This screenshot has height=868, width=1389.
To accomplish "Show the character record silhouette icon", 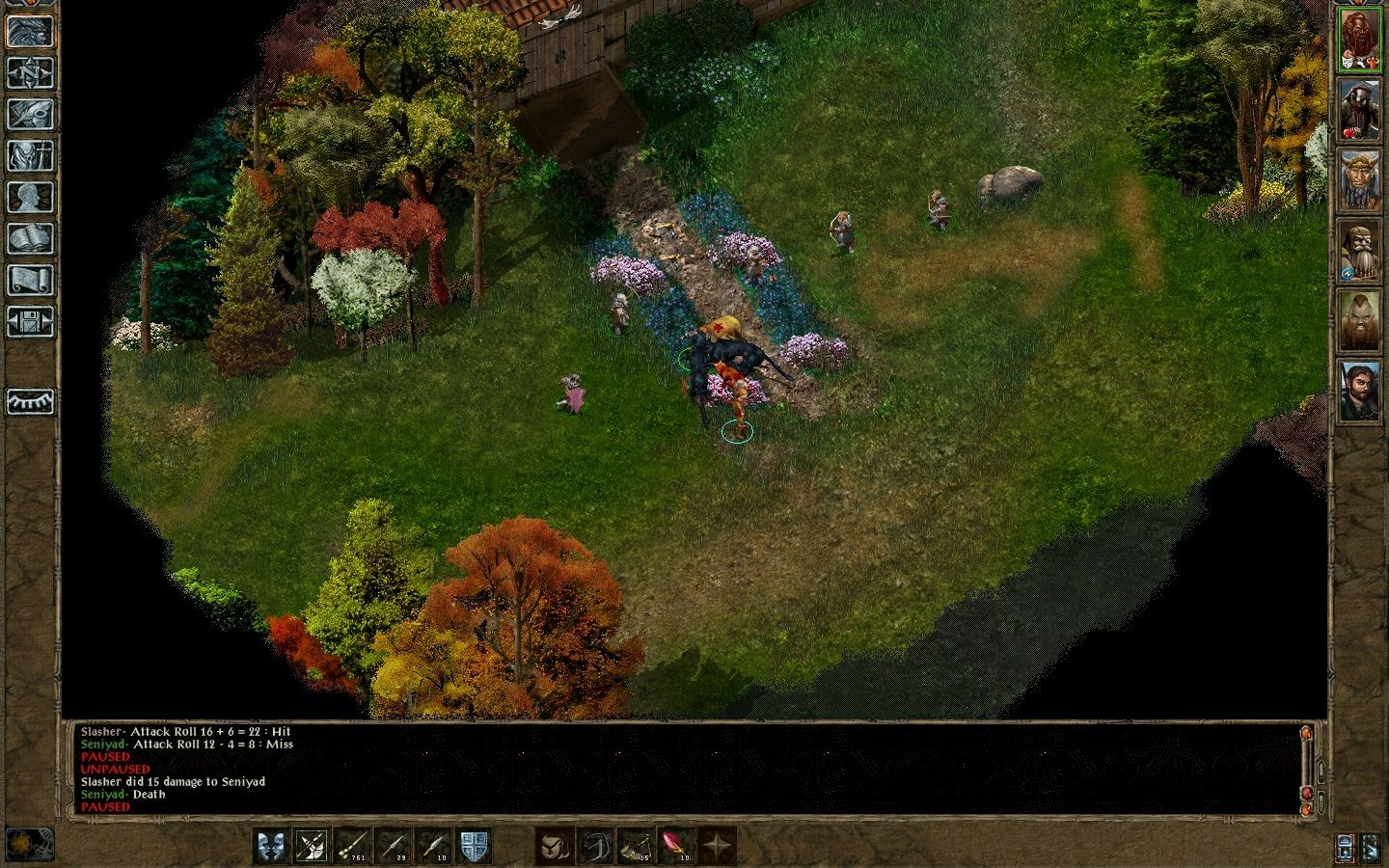I will 30,197.
